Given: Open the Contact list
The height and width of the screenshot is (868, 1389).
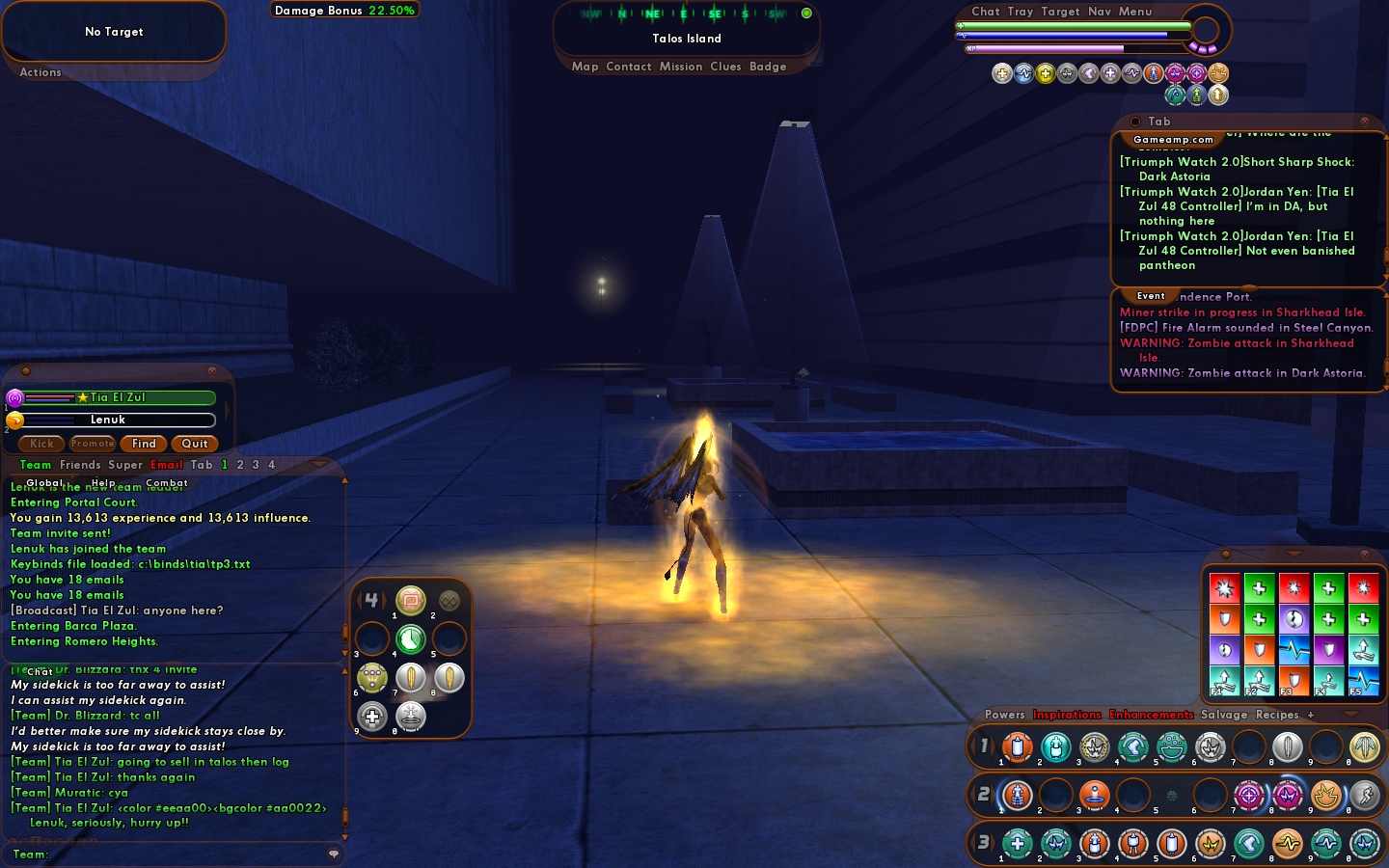Looking at the screenshot, I should [x=629, y=67].
